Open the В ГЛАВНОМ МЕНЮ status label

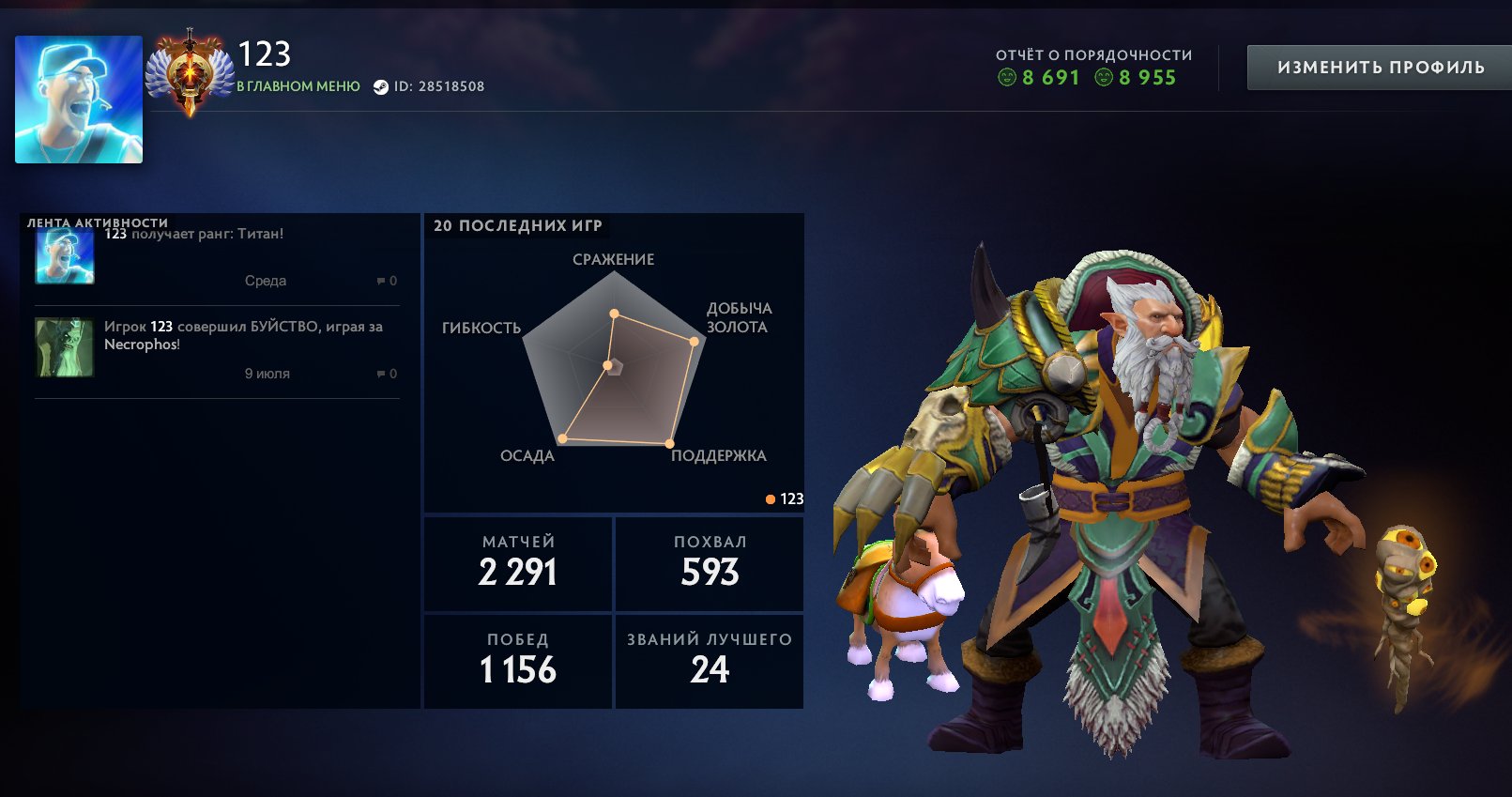[298, 85]
